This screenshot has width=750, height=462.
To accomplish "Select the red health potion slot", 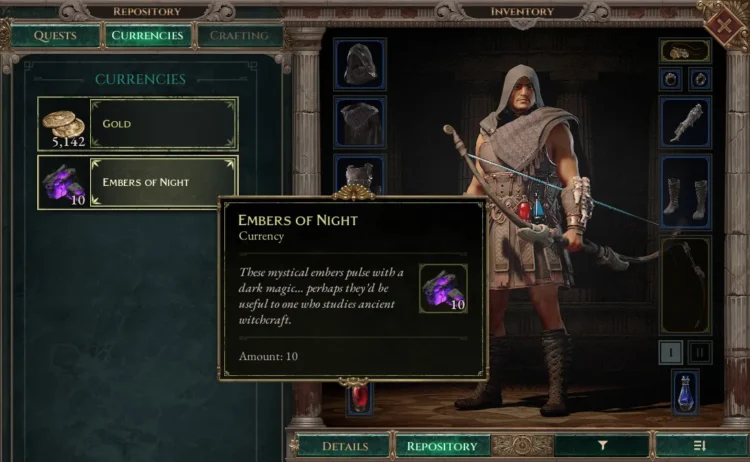I will (359, 399).
